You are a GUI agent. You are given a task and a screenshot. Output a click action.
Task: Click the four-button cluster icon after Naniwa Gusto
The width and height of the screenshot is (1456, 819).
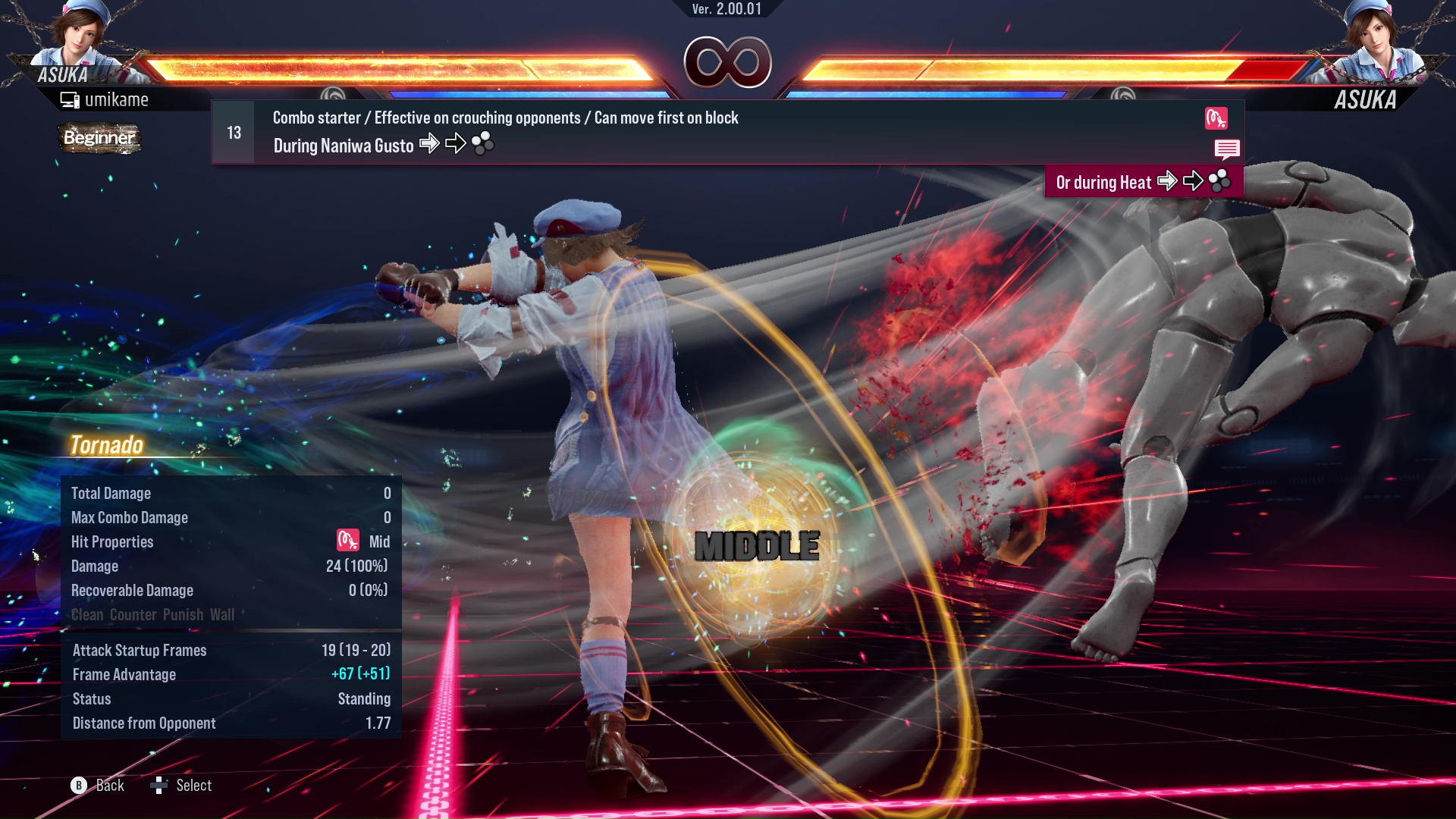pyautogui.click(x=483, y=143)
